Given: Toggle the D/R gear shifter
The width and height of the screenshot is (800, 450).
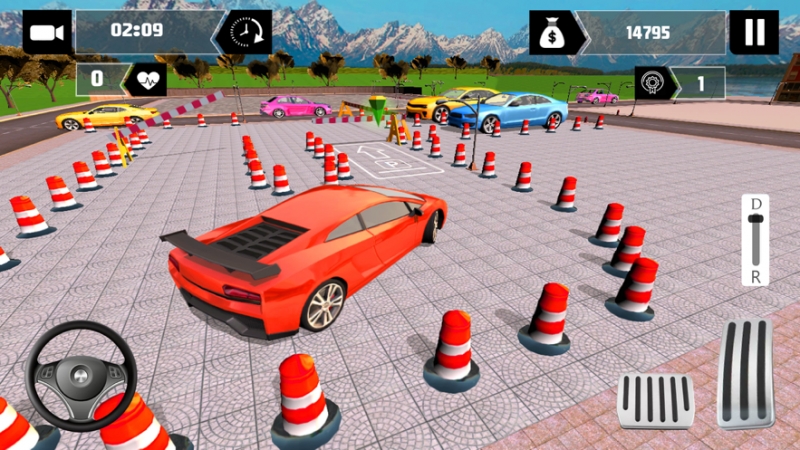Looking at the screenshot, I should [756, 240].
